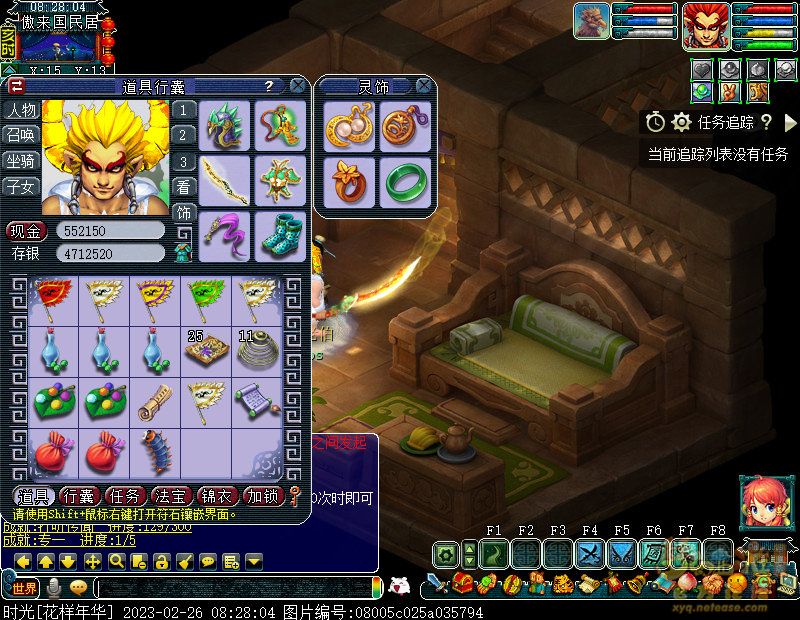Click the inventory window help question mark
Viewport: 800px width, 620px height.
click(x=268, y=87)
